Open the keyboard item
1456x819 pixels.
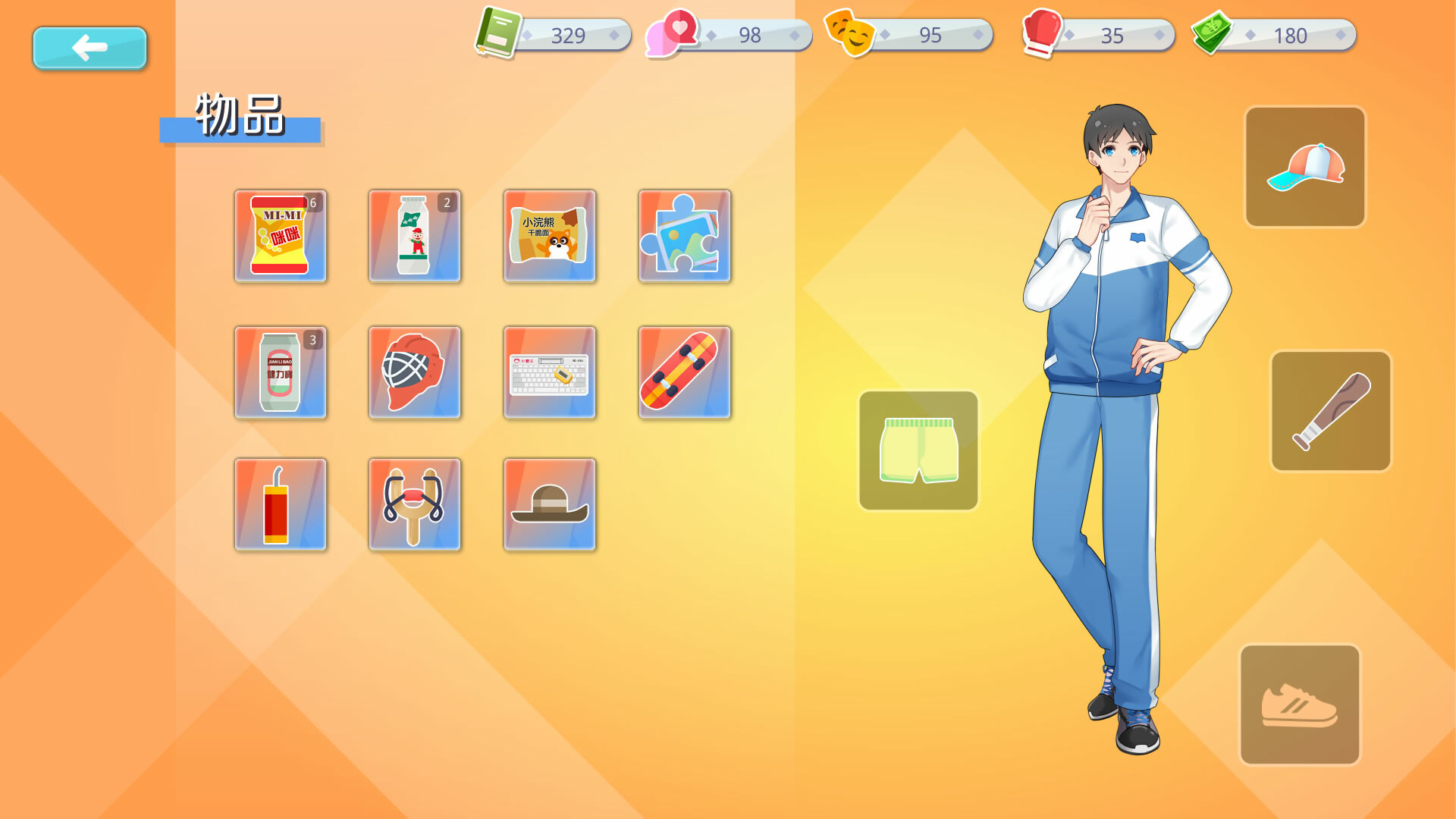pos(550,372)
